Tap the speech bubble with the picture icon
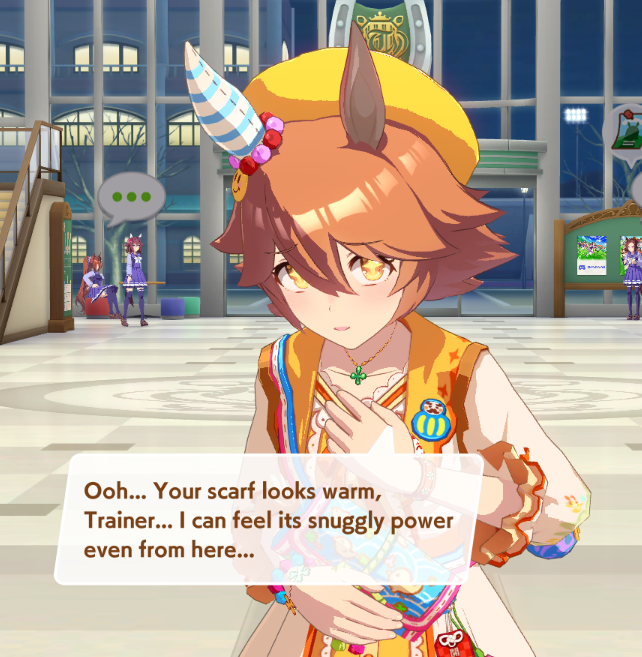This screenshot has height=657, width=642. (625, 131)
